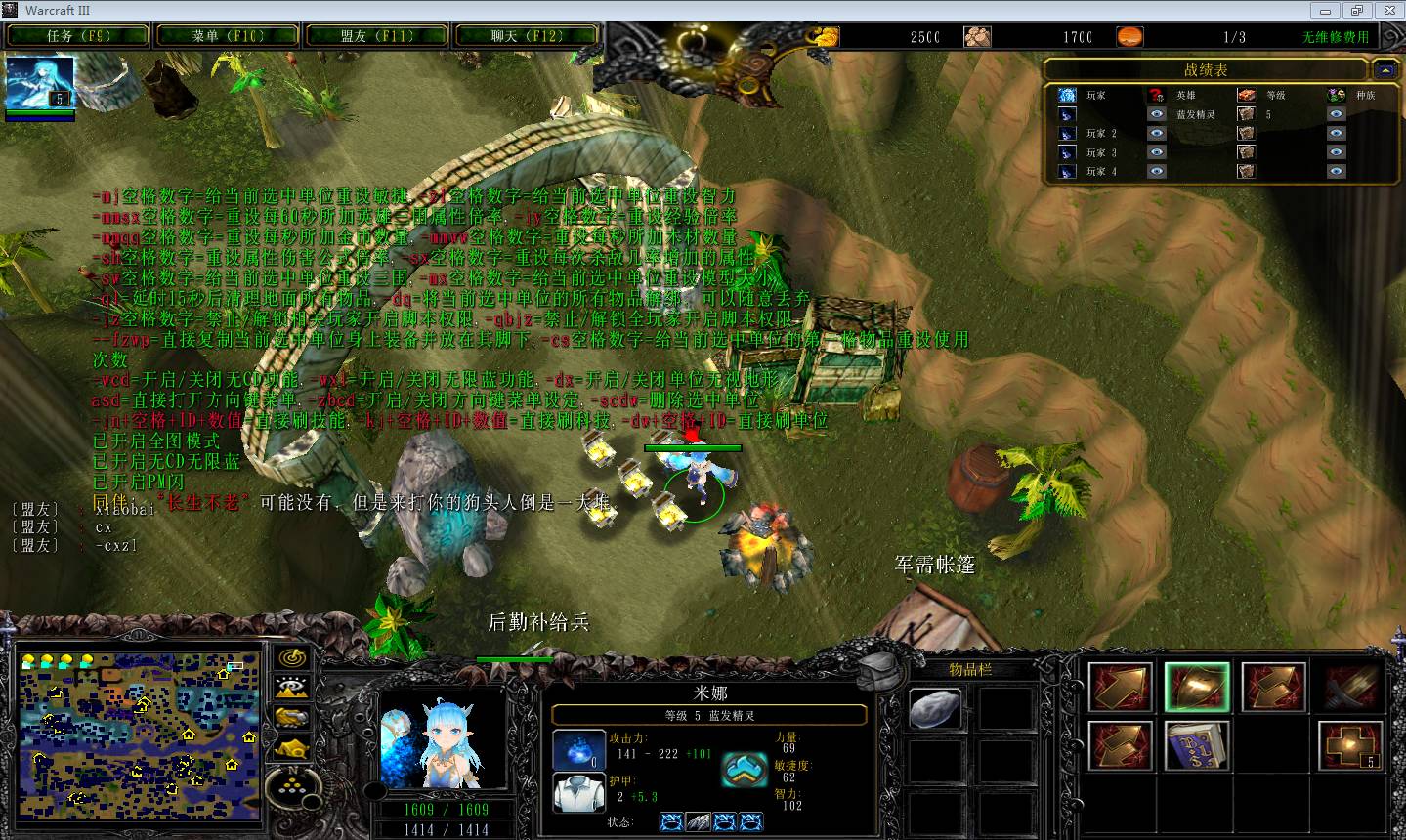
Task: Toggle the minimap terrain display button
Action: (292, 688)
